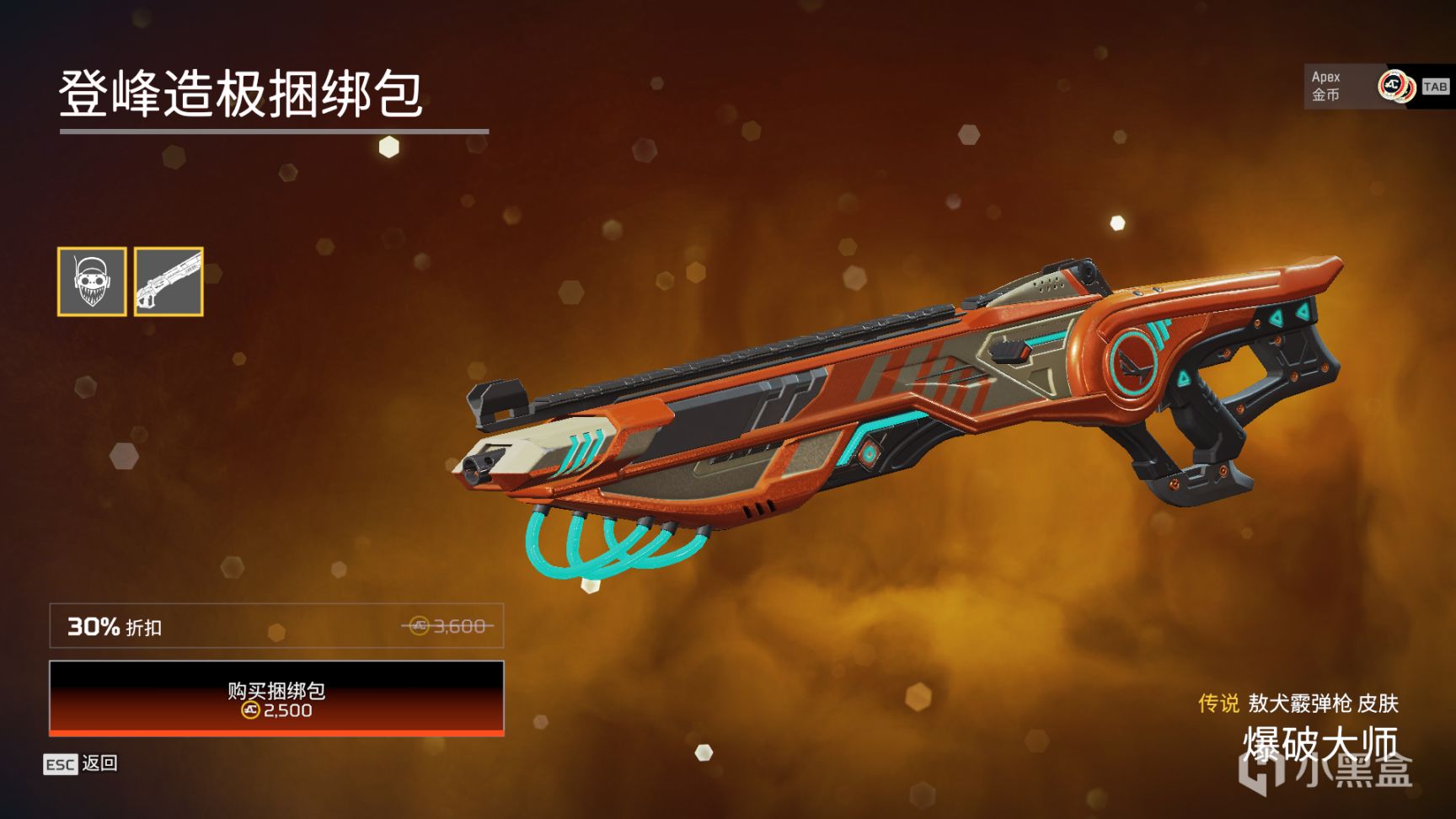Click the coin icon beside the 3,600 price

pyautogui.click(x=418, y=626)
